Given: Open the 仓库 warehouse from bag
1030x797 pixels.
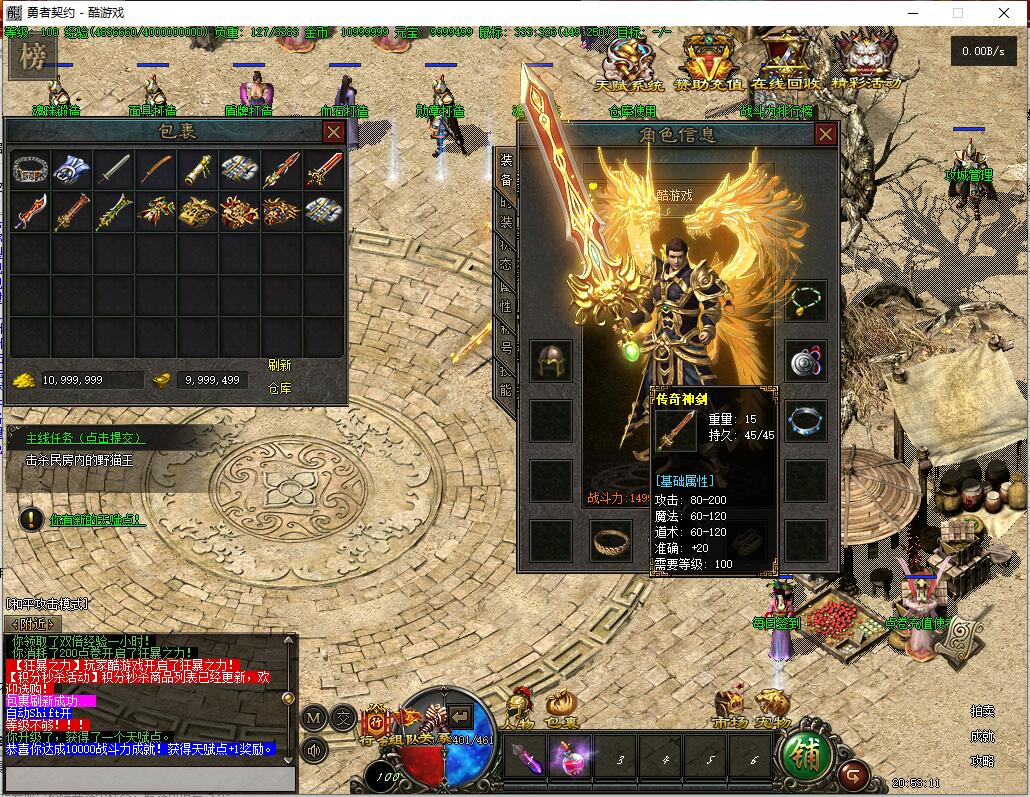Looking at the screenshot, I should 279,388.
